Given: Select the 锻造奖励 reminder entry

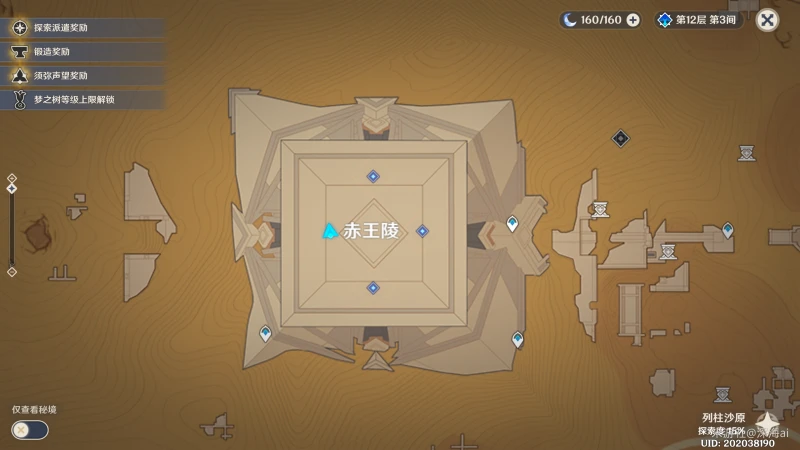Looking at the screenshot, I should coord(80,51).
